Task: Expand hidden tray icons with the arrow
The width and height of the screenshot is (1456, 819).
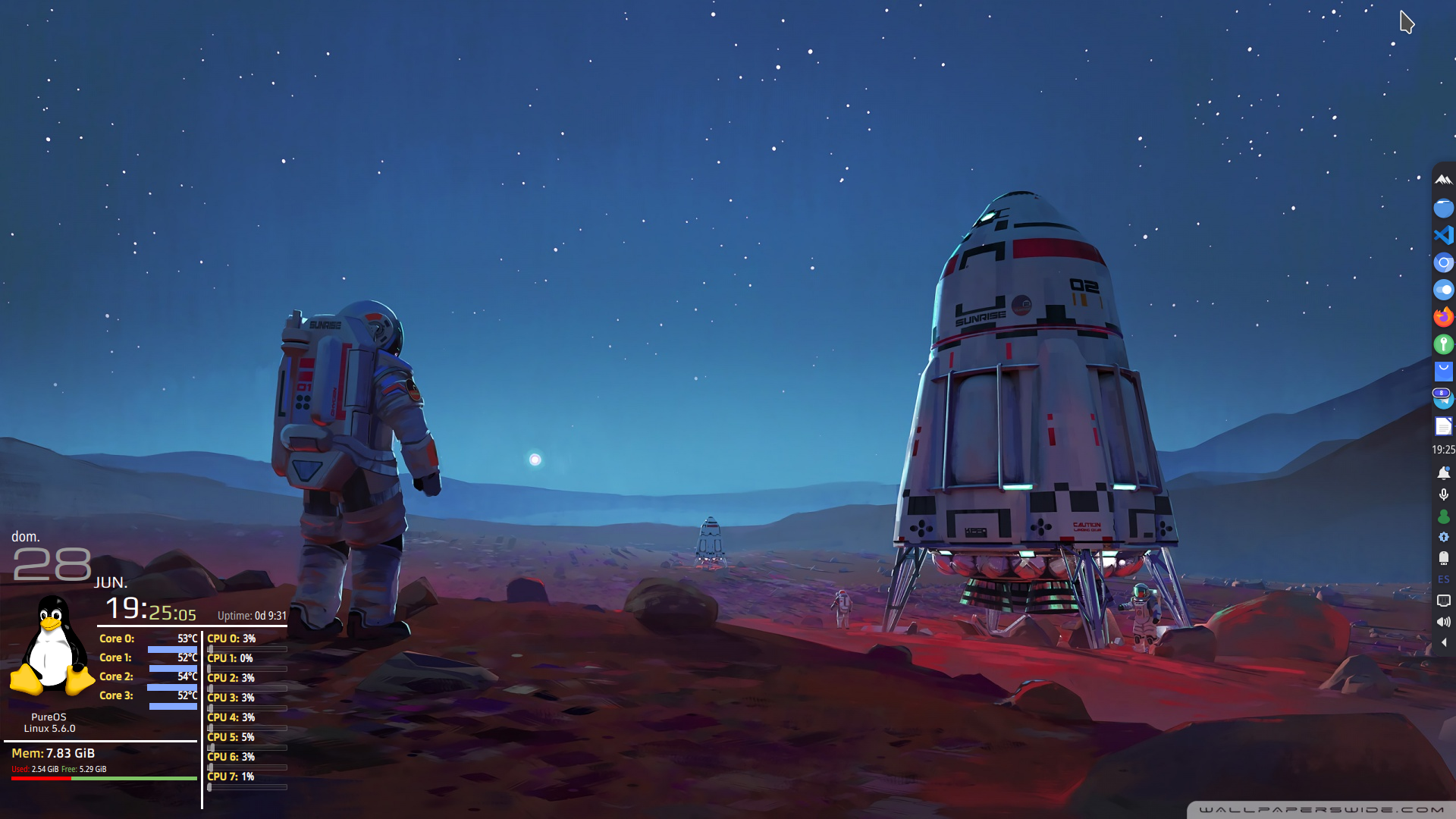Action: tap(1443, 642)
